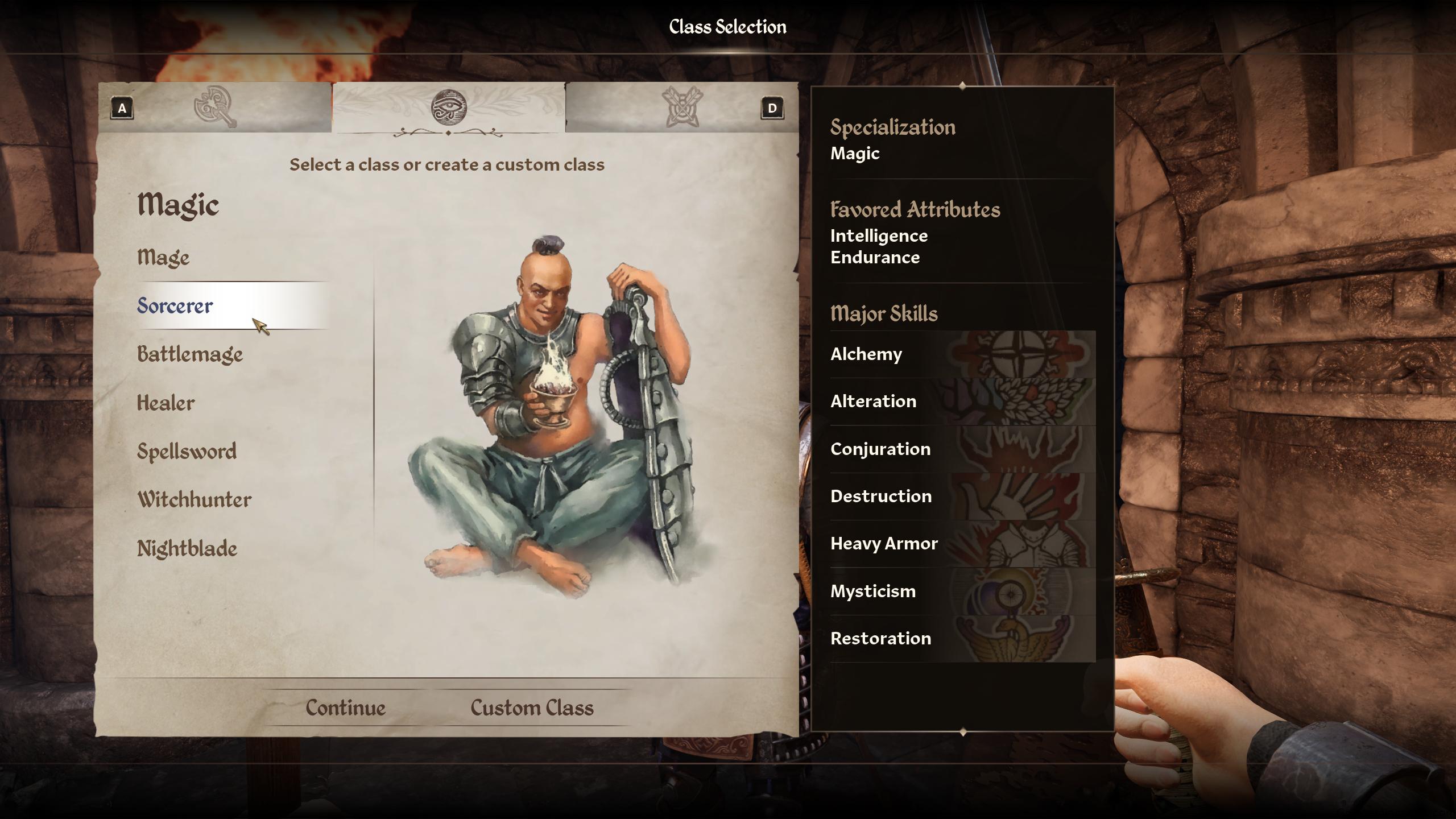Select the Battlemage class
Viewport: 1456px width, 819px height.
189,354
